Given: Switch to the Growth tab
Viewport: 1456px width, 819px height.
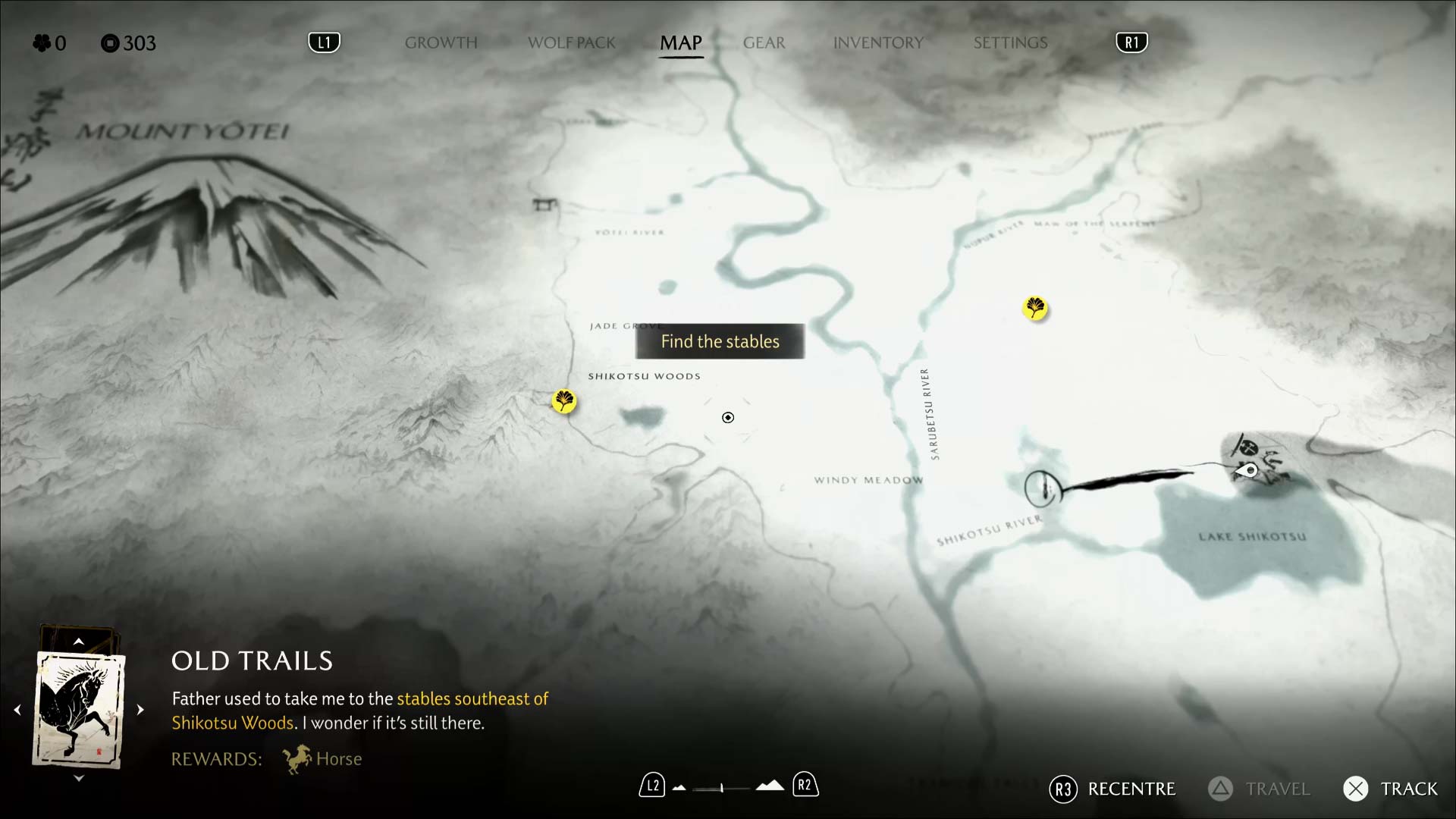Looking at the screenshot, I should coord(441,43).
